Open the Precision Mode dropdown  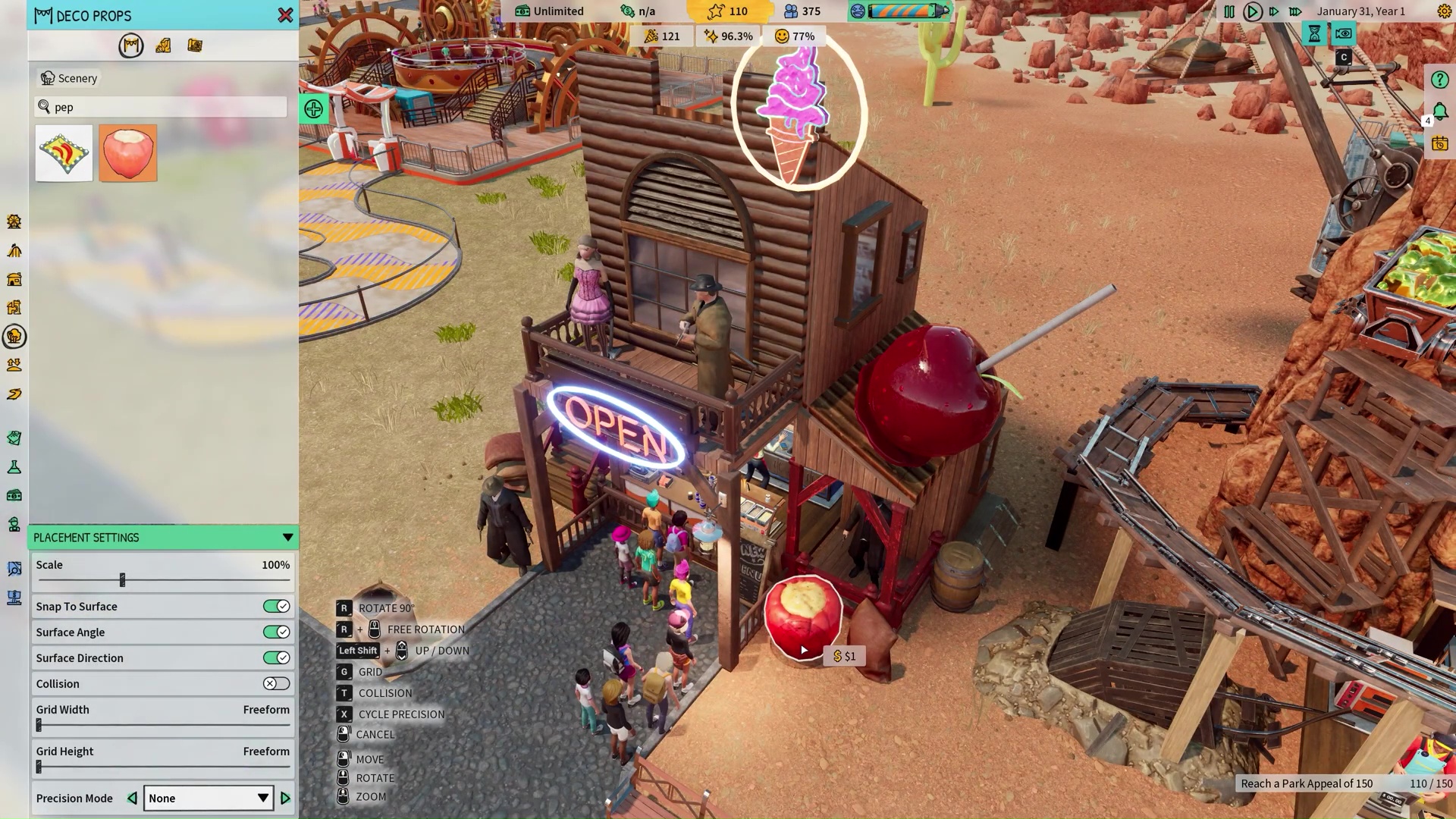(x=208, y=799)
